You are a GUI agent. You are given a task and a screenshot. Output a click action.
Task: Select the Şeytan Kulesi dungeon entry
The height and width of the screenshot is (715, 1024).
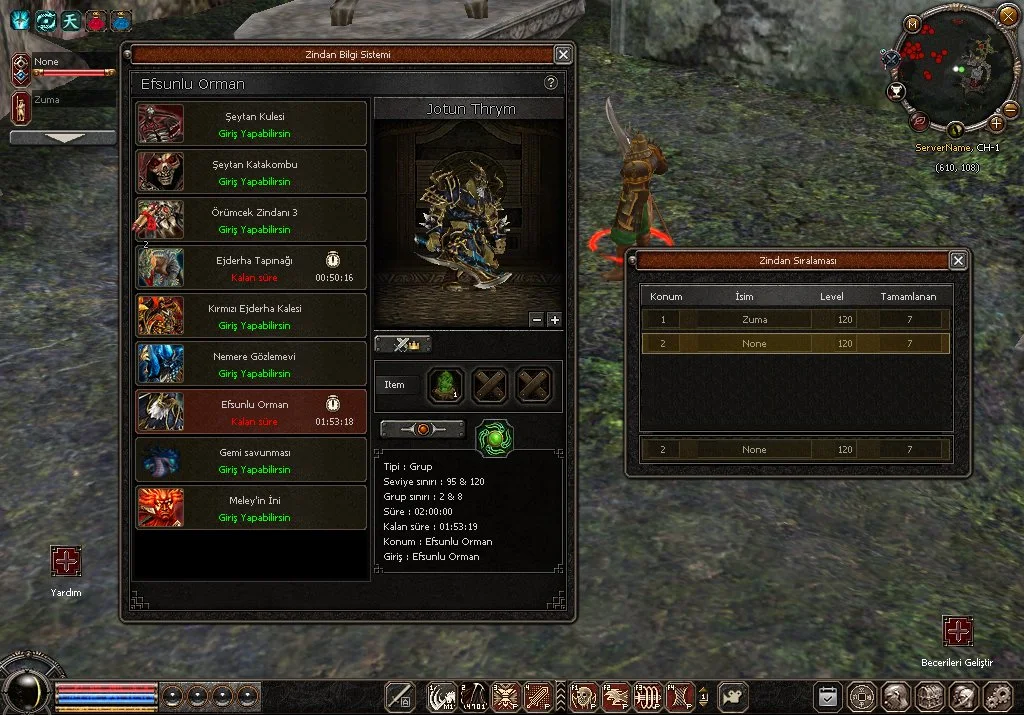[252, 124]
